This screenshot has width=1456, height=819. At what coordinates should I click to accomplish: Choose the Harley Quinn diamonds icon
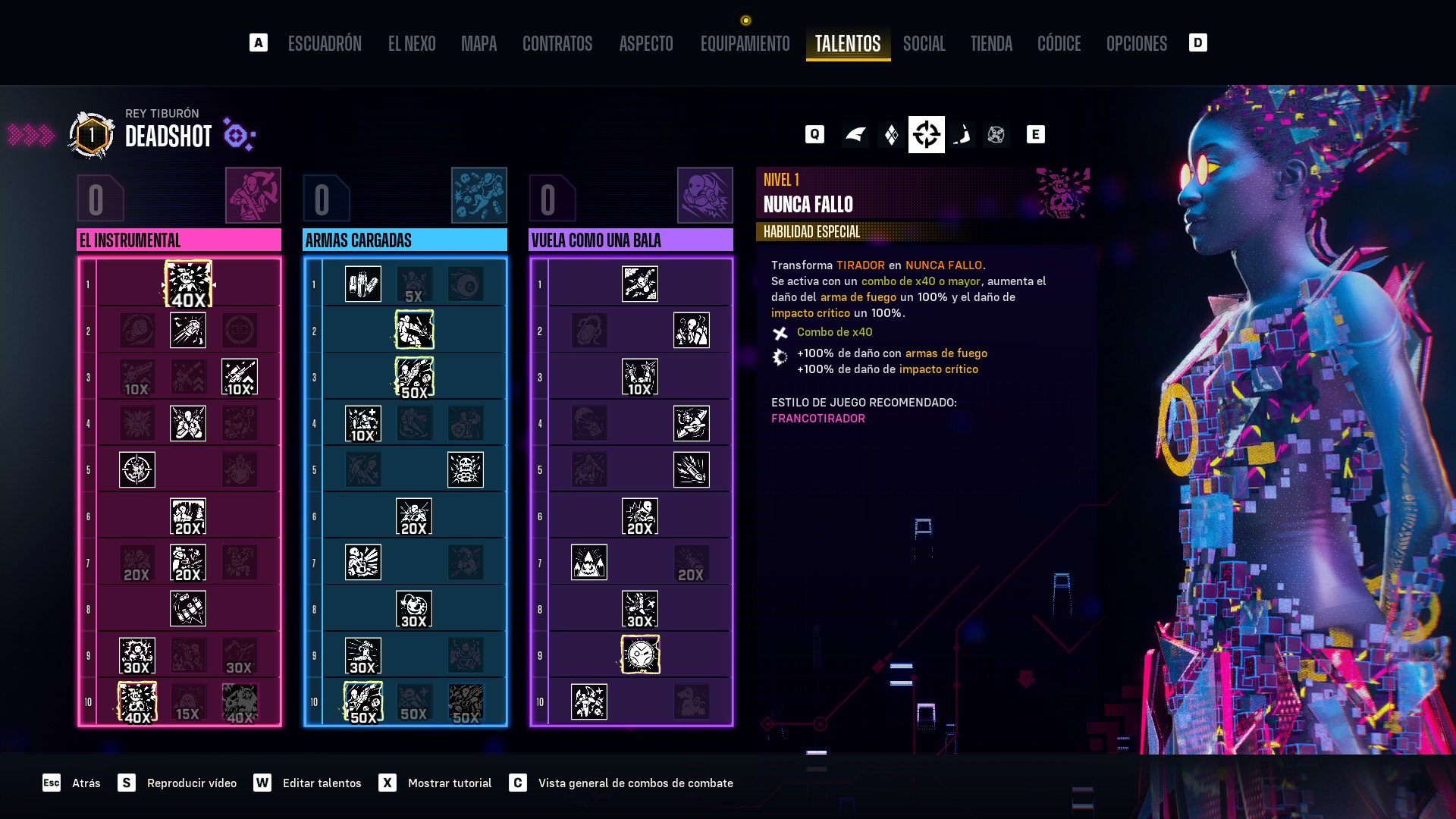click(891, 135)
